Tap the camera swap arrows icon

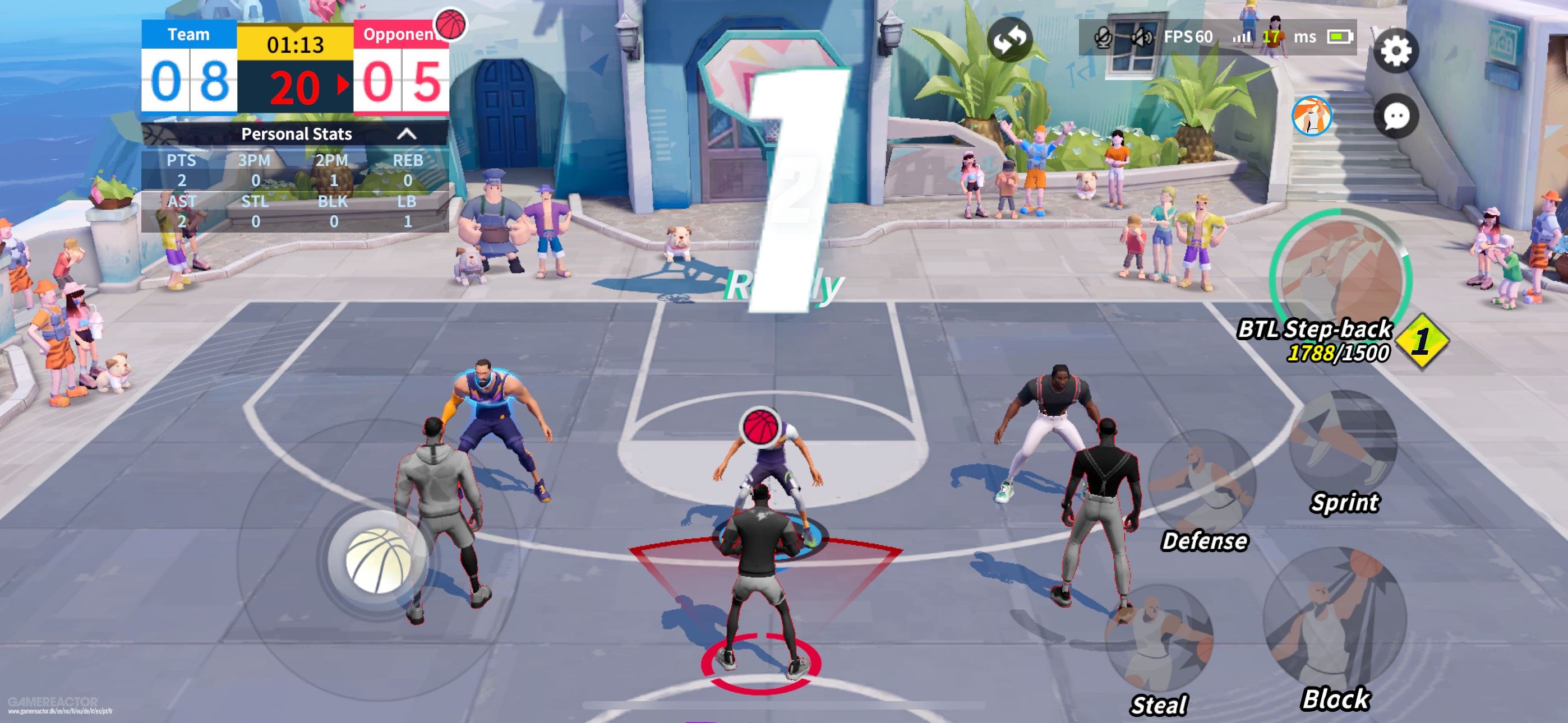click(x=1011, y=39)
